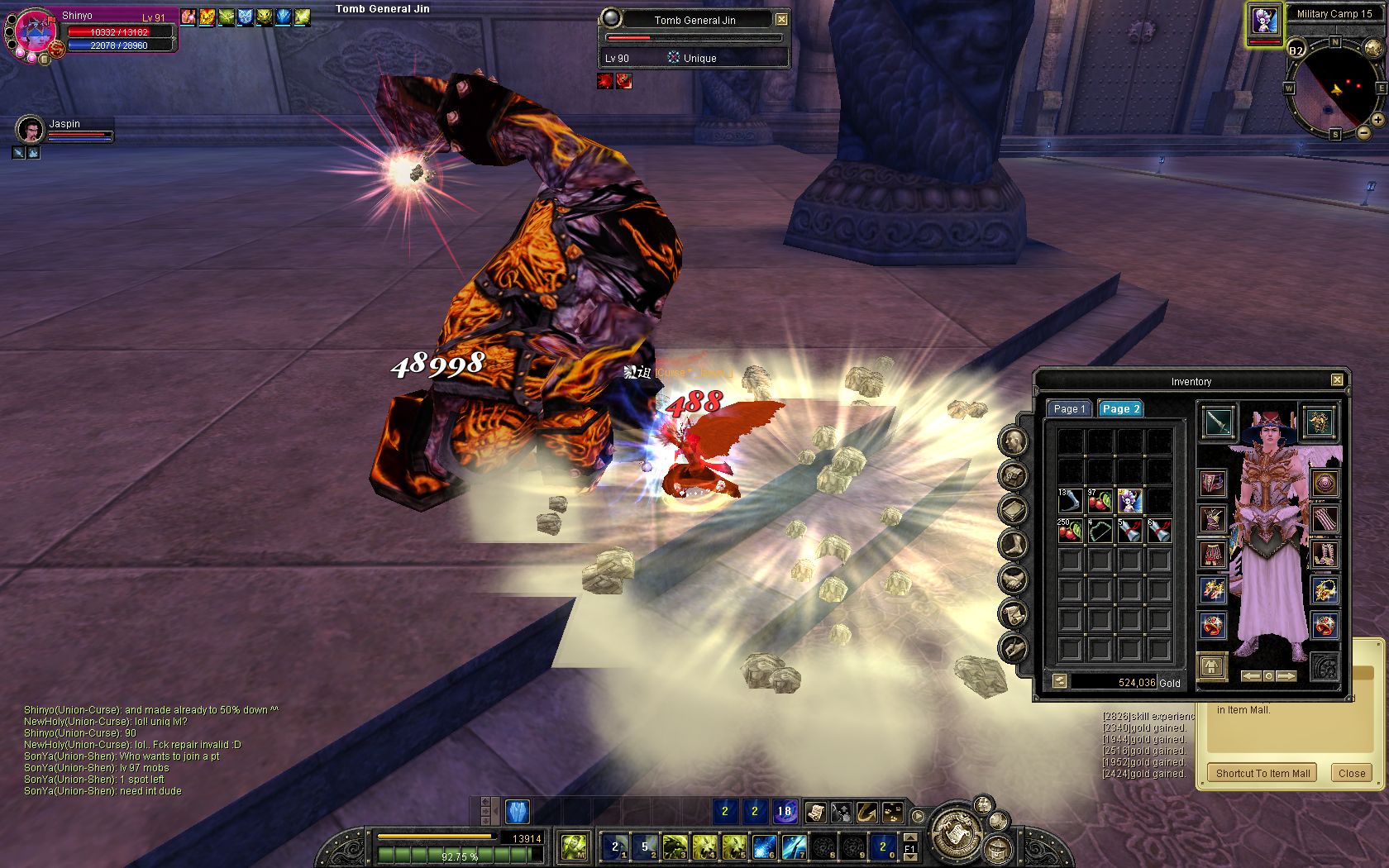This screenshot has height=868, width=1389.
Task: Select party member Jaspin's portrait
Action: 30,130
